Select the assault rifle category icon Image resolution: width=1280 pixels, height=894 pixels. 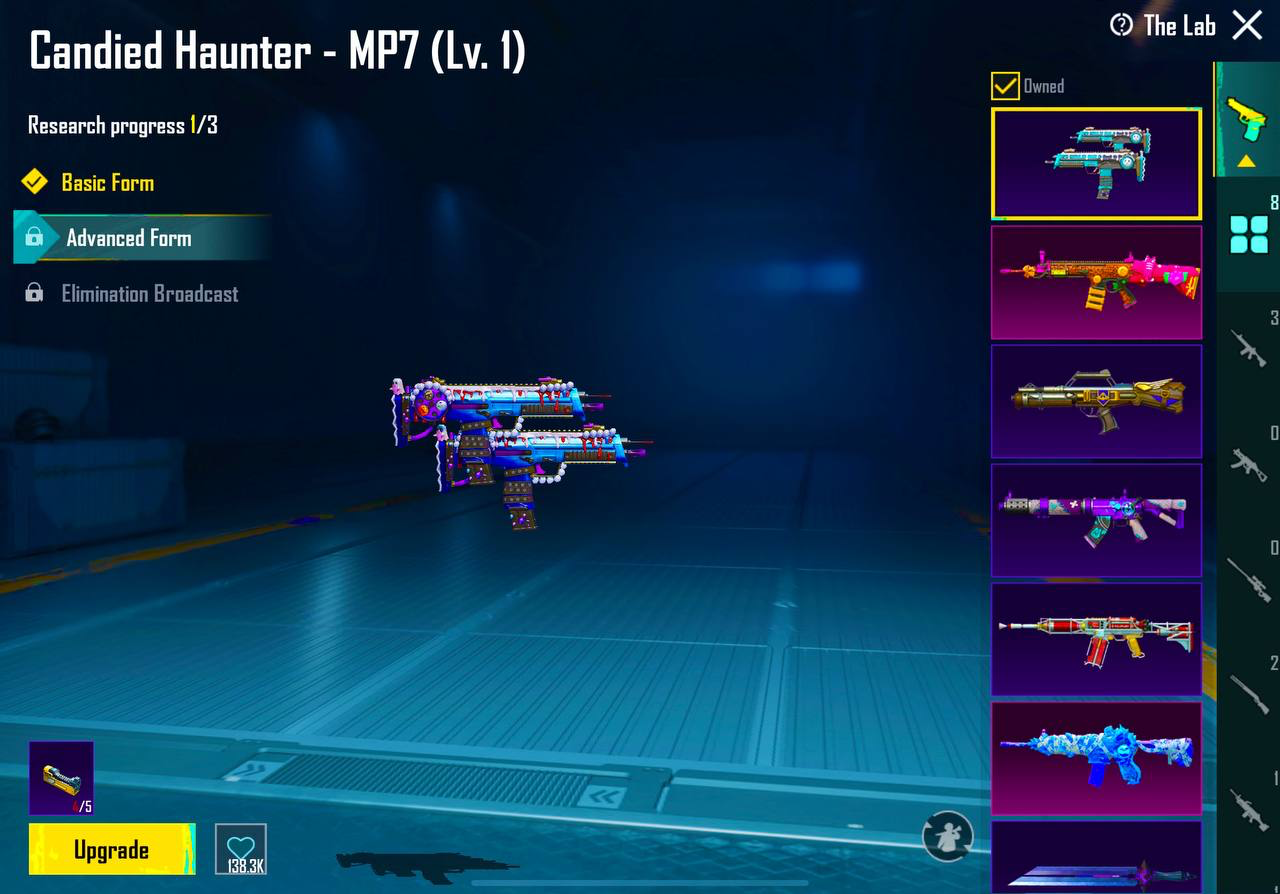pos(1247,350)
